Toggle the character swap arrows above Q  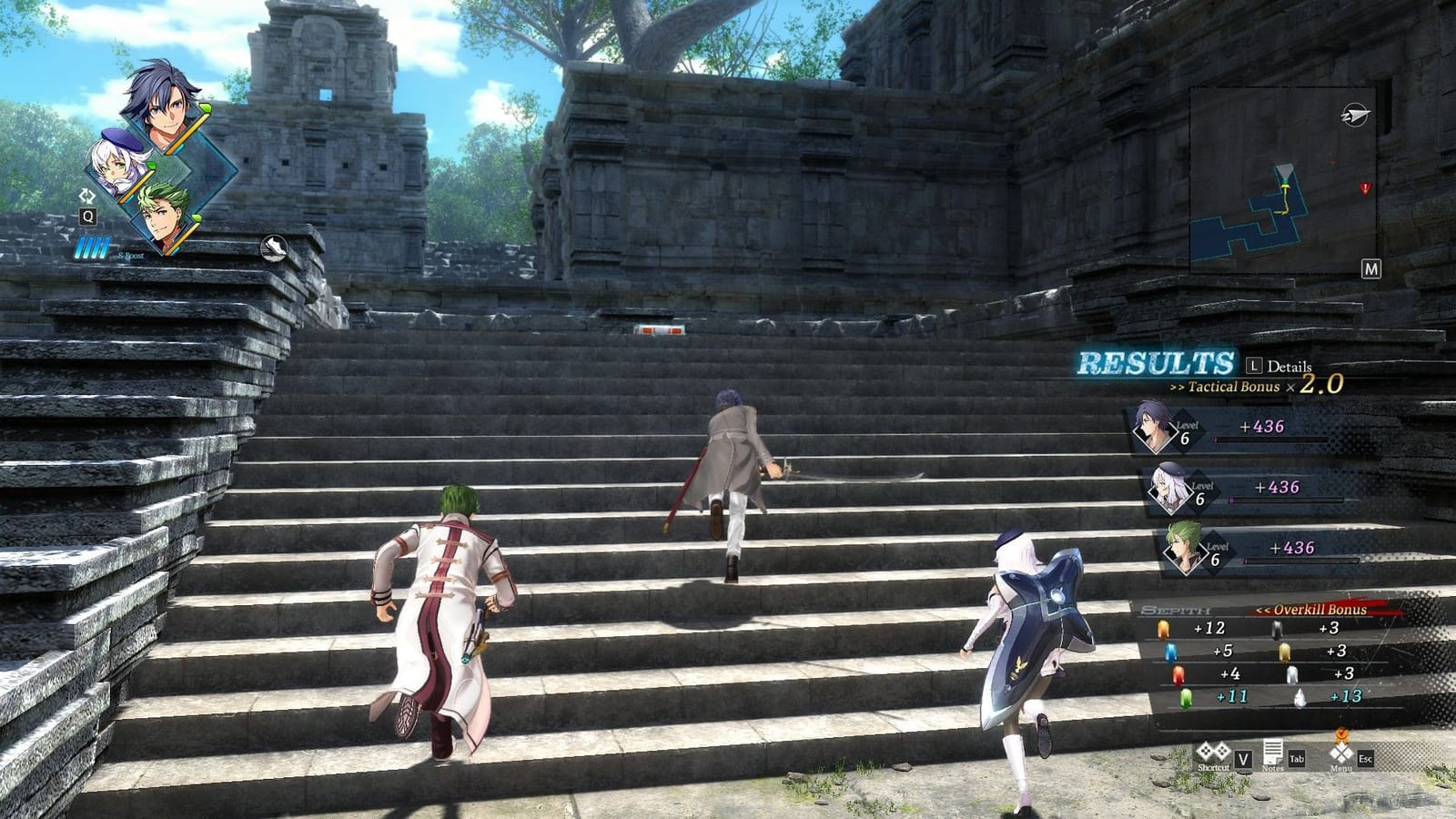tap(86, 194)
